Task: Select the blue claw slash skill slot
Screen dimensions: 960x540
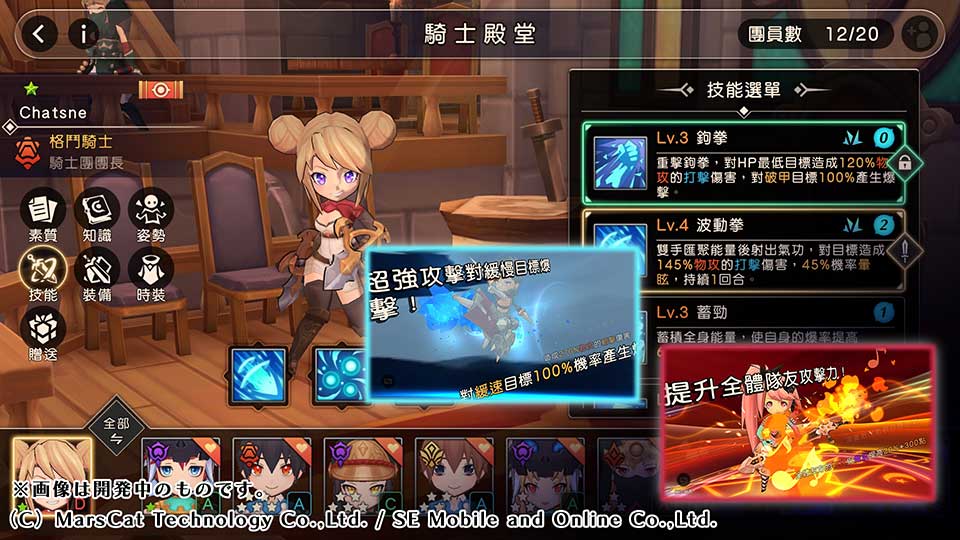Action: coord(258,376)
